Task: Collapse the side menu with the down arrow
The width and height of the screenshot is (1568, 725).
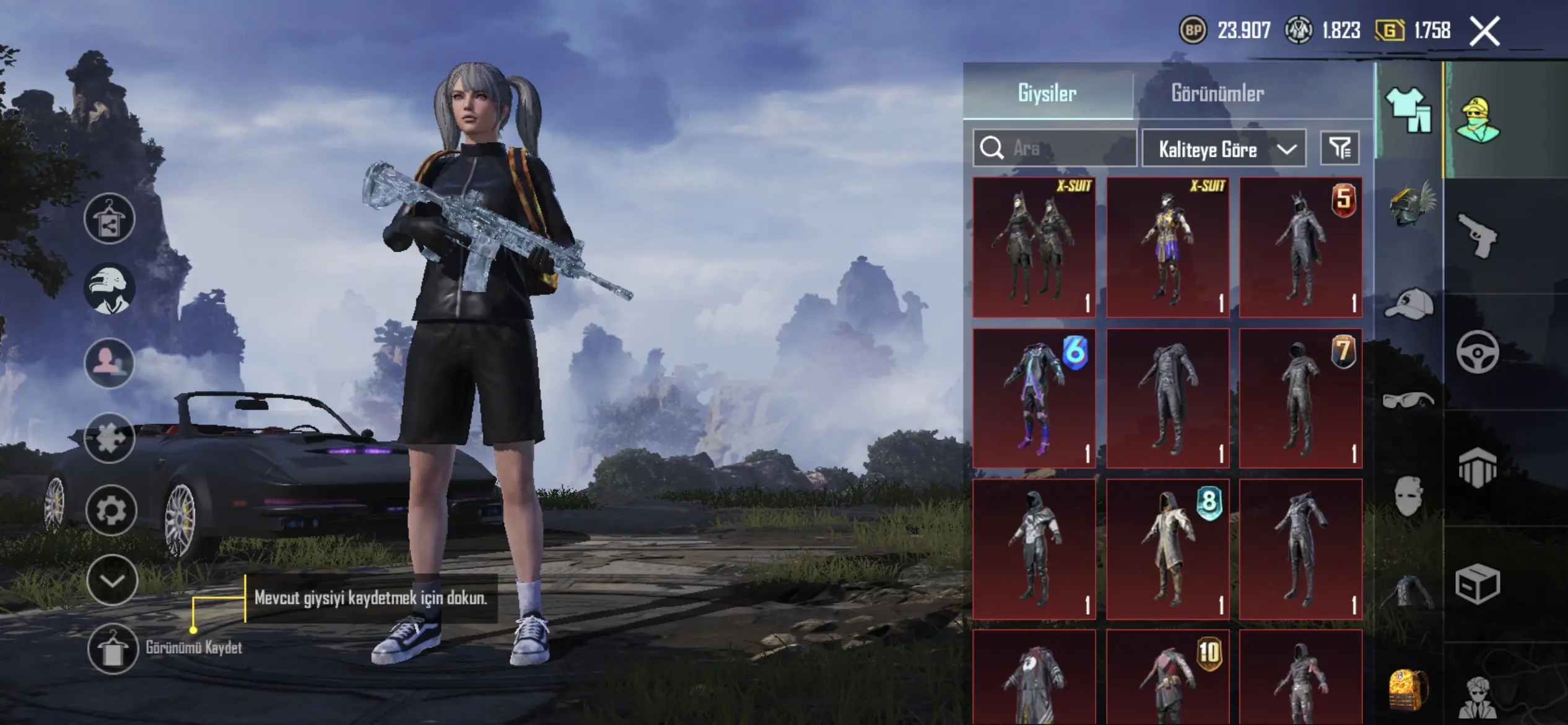Action: coord(112,581)
